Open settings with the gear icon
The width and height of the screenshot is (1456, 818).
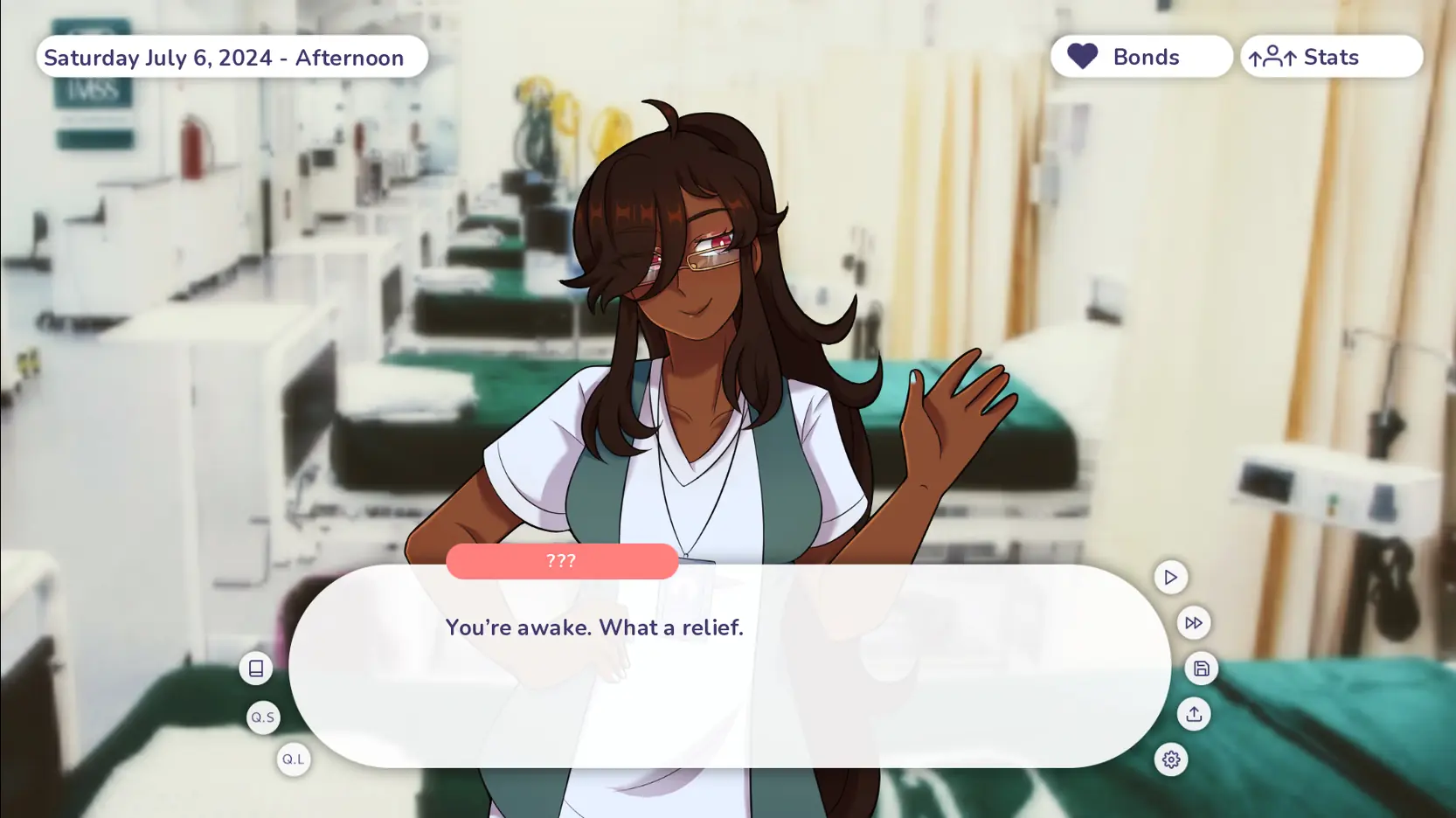pyautogui.click(x=1170, y=759)
